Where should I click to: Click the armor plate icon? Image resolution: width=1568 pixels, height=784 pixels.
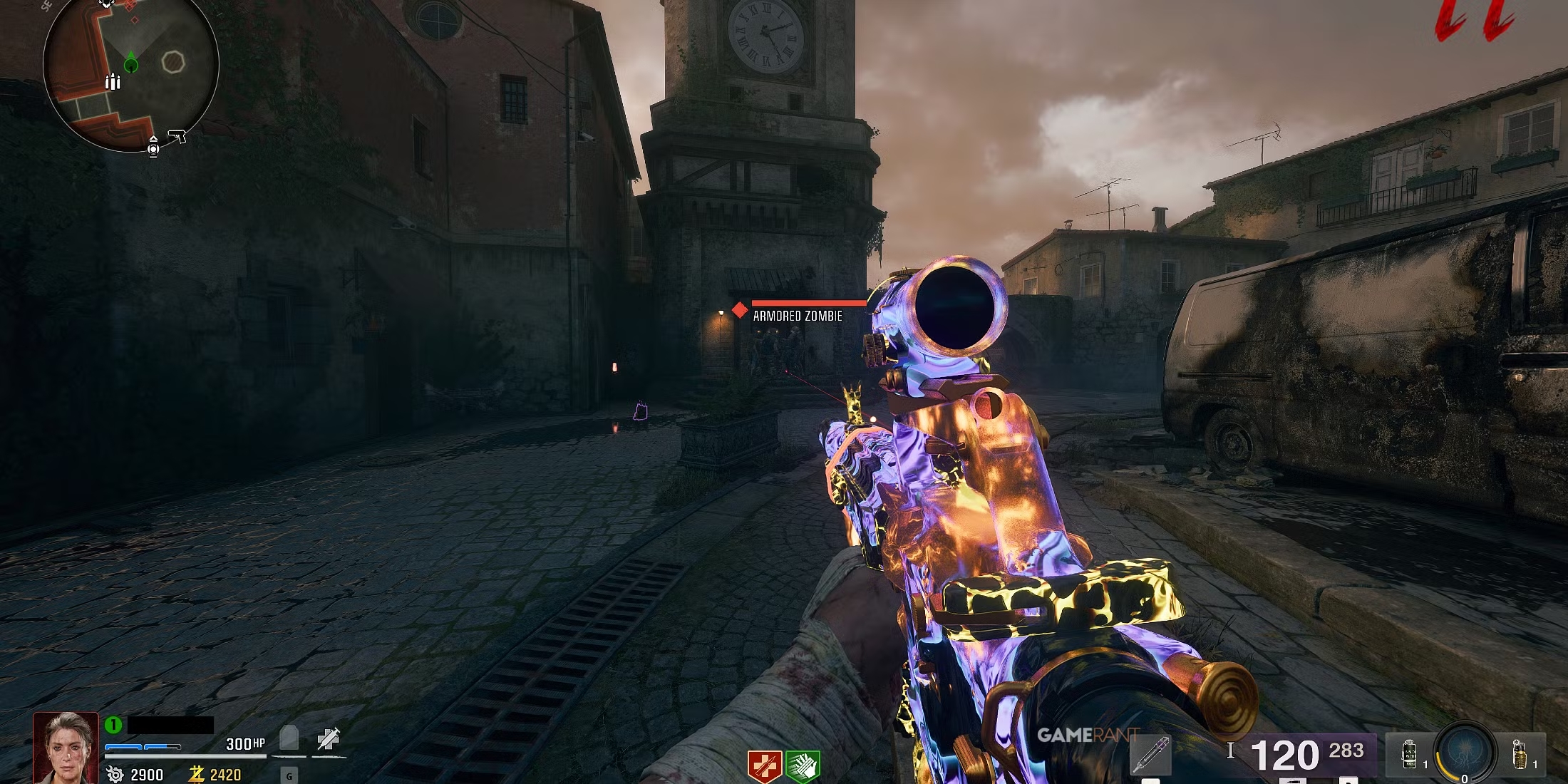(289, 738)
